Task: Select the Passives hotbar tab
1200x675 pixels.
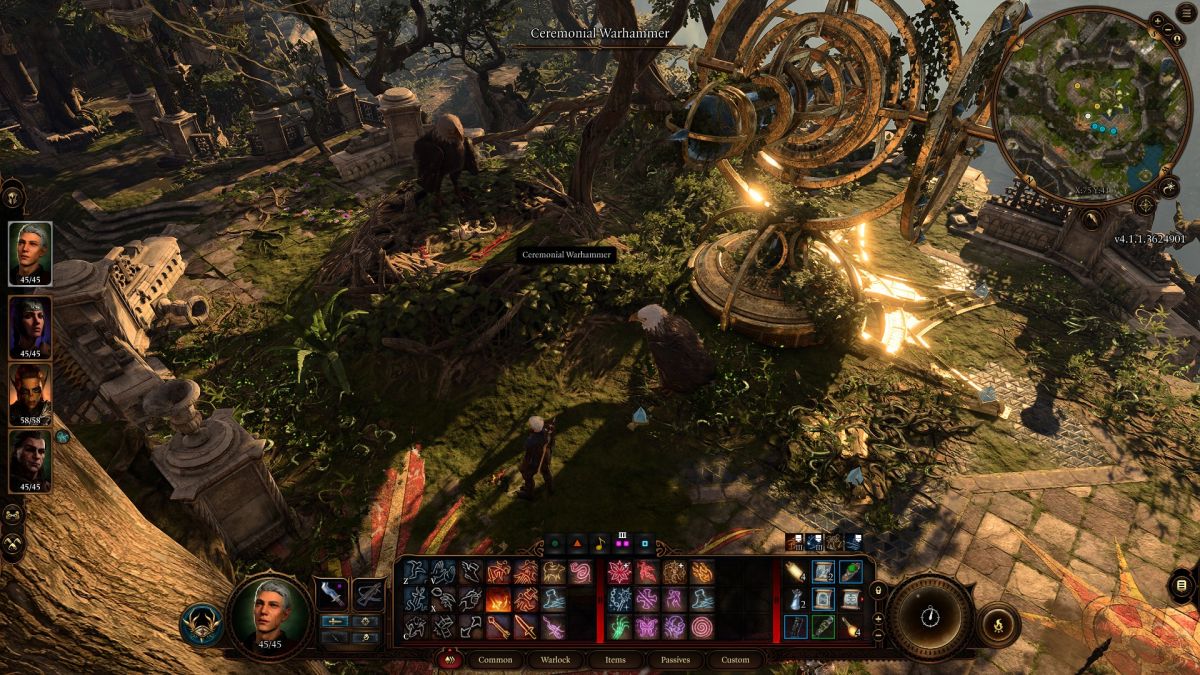Action: pos(675,660)
